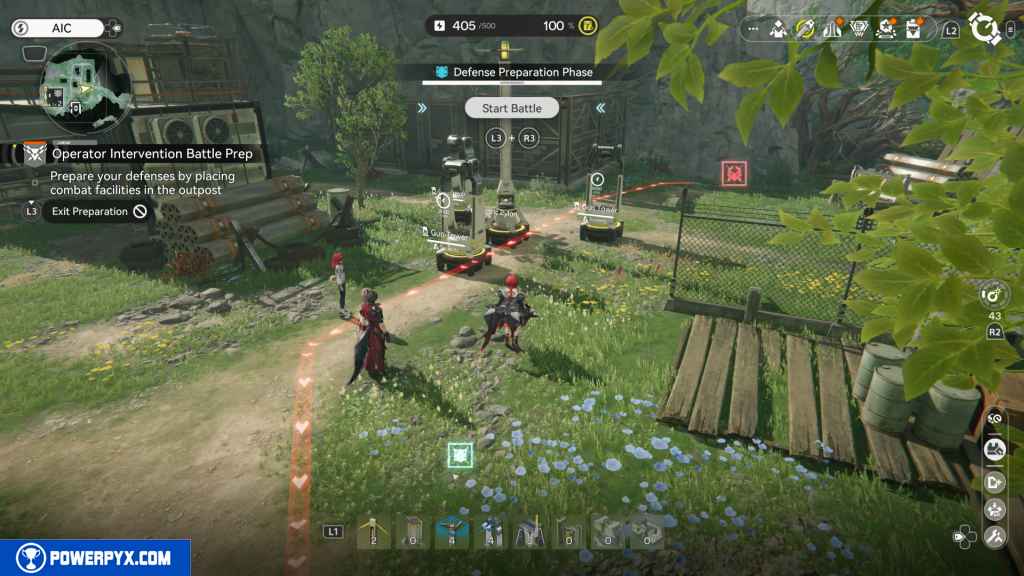This screenshot has height=576, width=1024.
Task: Click the PowerPyx.com watermark logo
Action: click(95, 558)
